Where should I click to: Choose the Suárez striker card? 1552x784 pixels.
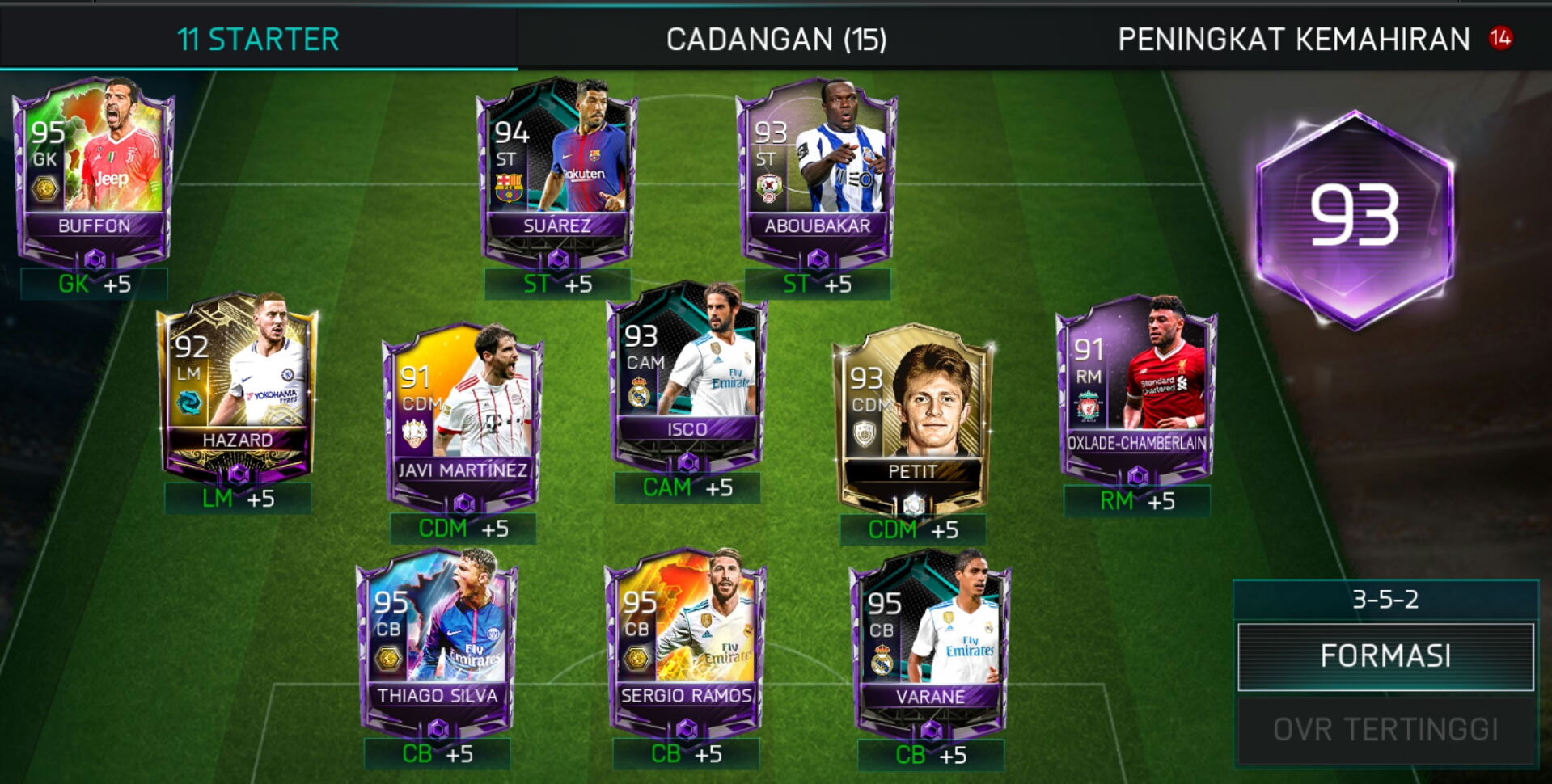coord(556,173)
